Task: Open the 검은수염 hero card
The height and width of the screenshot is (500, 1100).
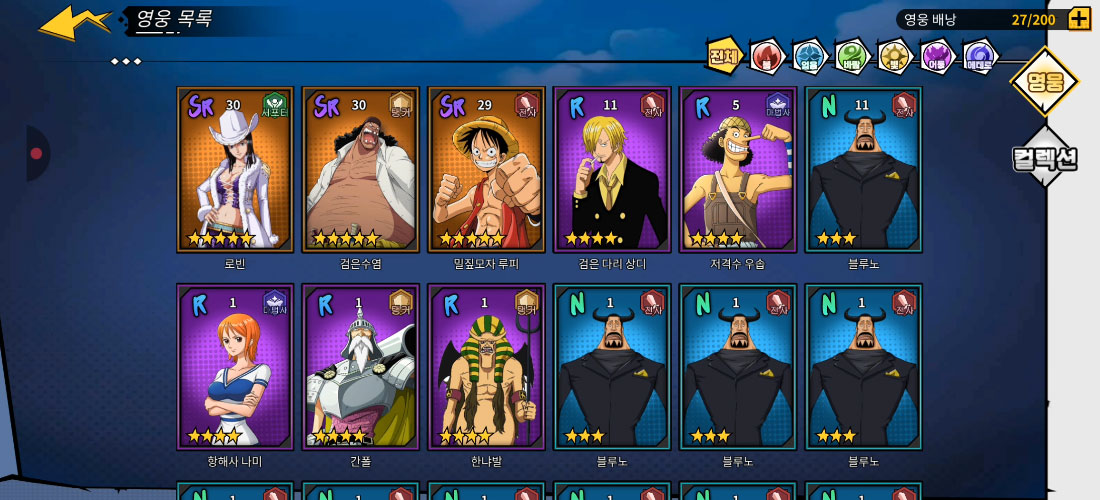Action: point(360,169)
